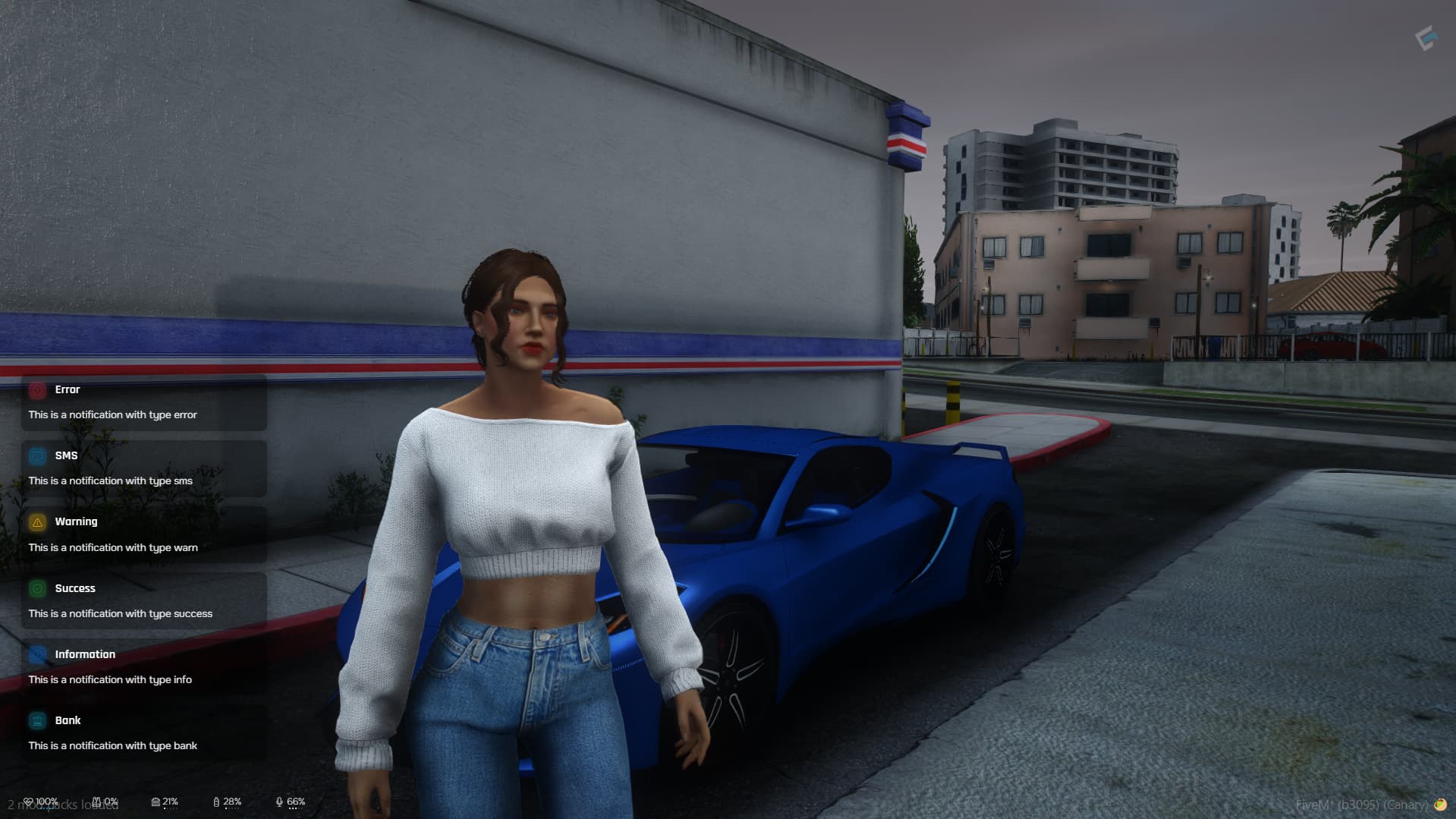
Task: Click the heart health icon in the HUD
Action: [x=30, y=801]
